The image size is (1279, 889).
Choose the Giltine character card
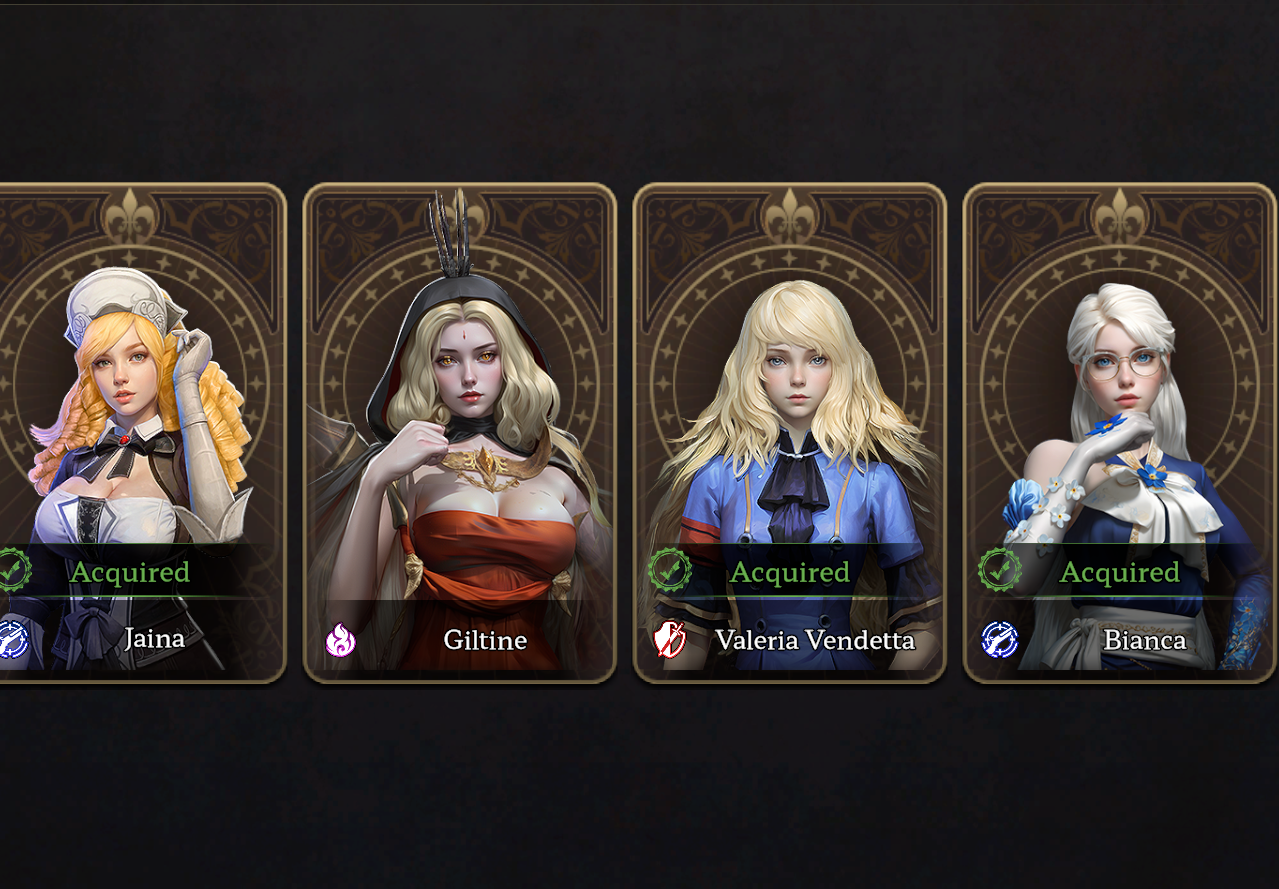(x=459, y=432)
